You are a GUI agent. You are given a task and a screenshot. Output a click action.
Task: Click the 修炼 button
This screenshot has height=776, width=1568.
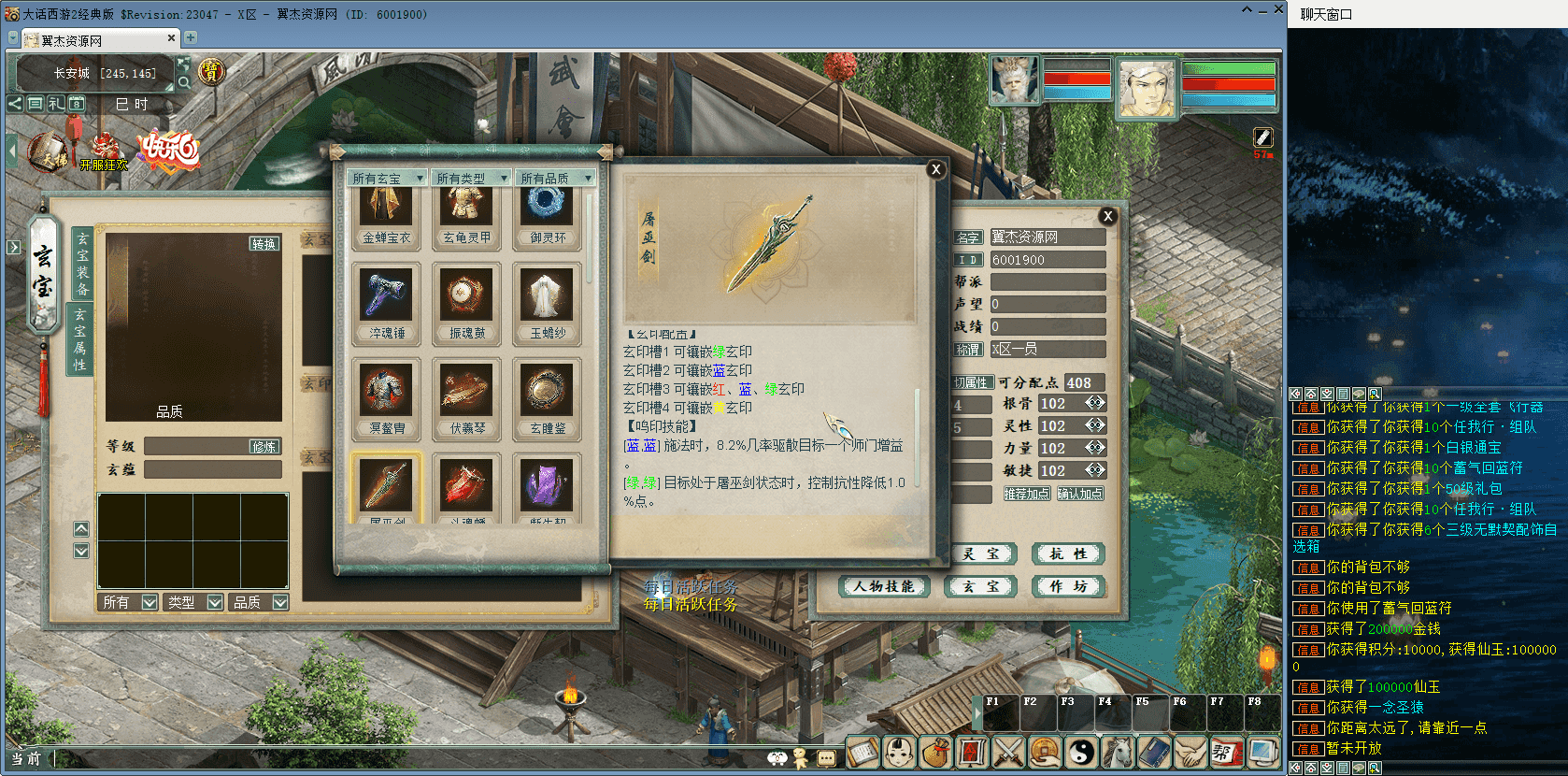264,447
